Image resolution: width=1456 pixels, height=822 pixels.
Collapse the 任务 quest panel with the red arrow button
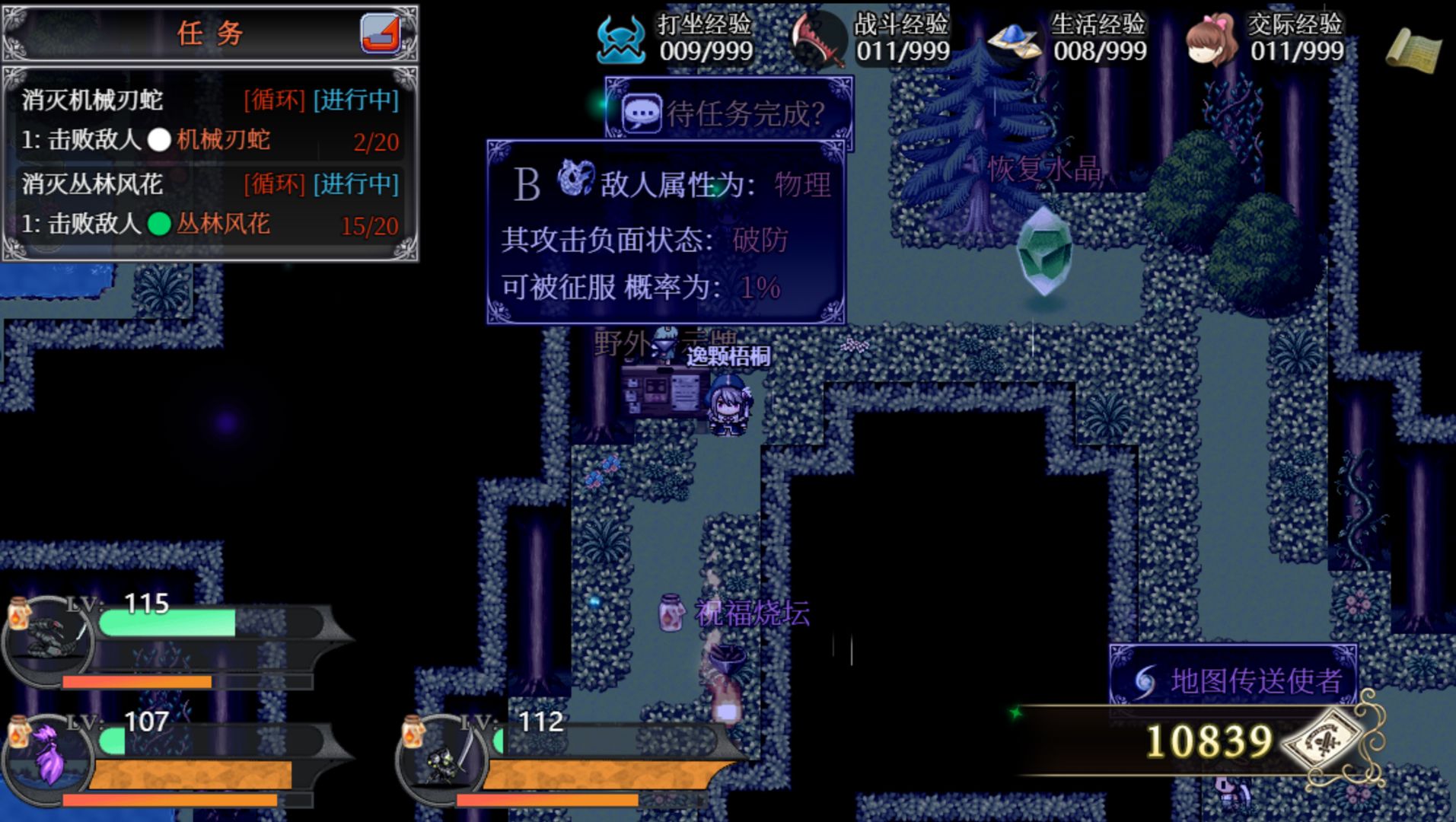[x=381, y=33]
